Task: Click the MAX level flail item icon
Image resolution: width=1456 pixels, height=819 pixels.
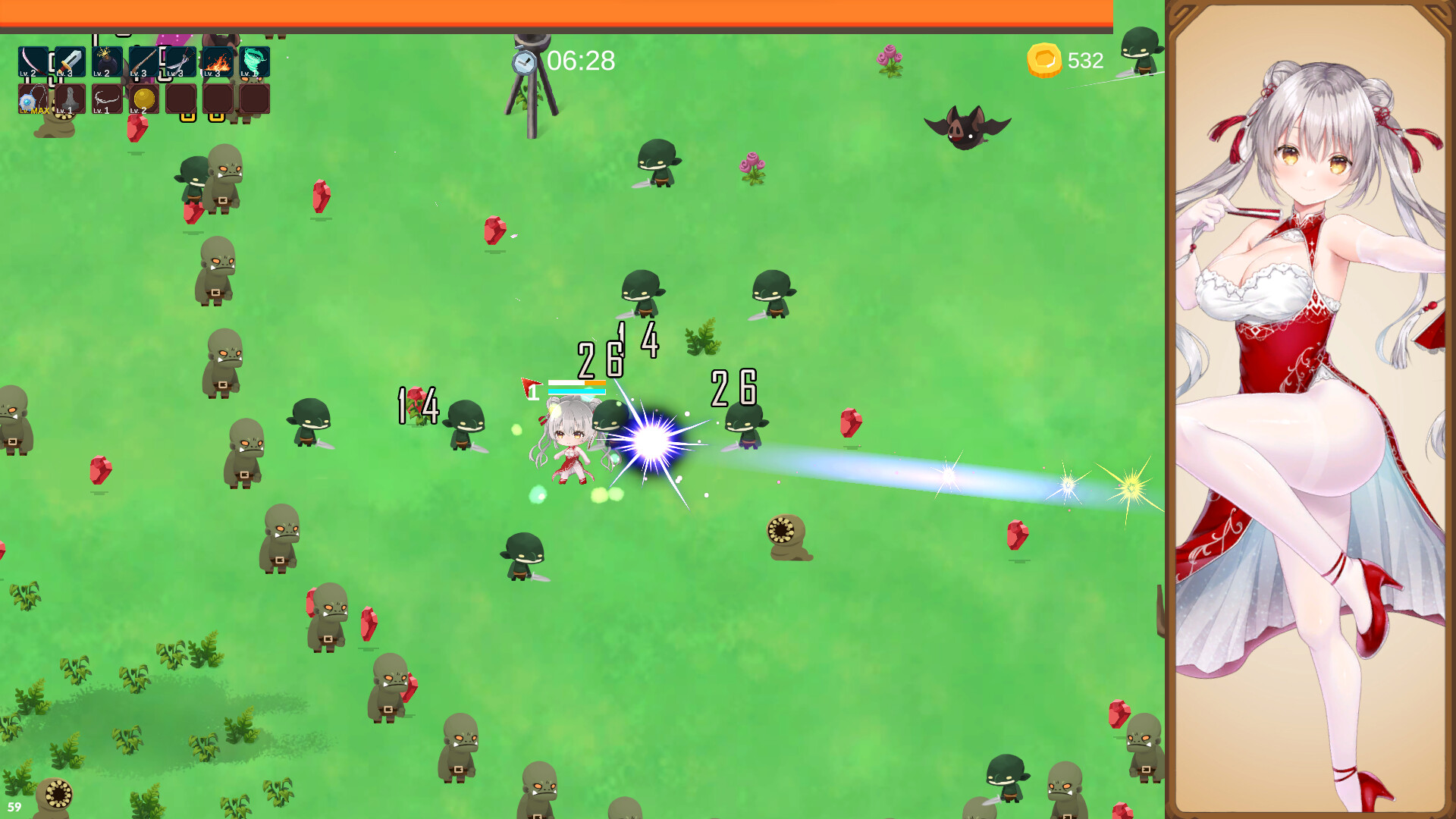Action: pos(32,99)
